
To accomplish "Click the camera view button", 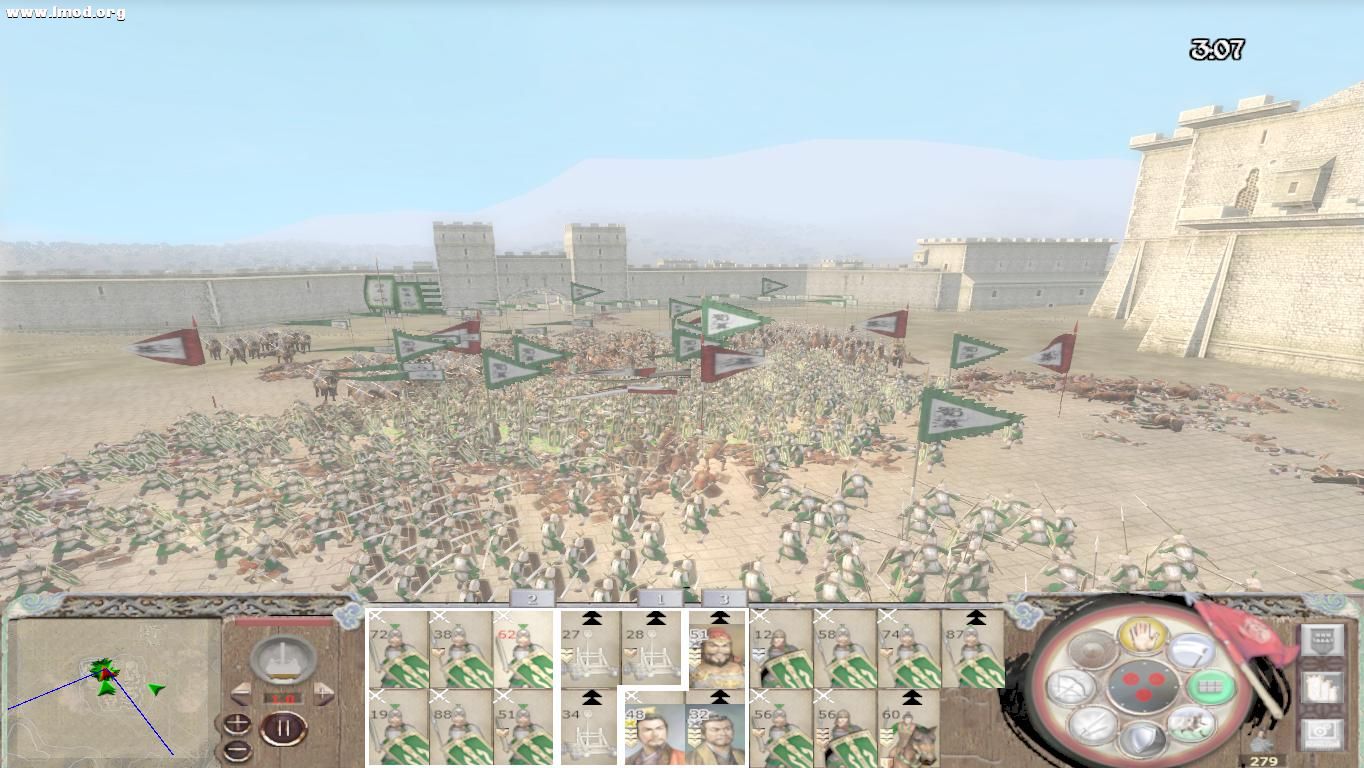I will point(1323,731).
